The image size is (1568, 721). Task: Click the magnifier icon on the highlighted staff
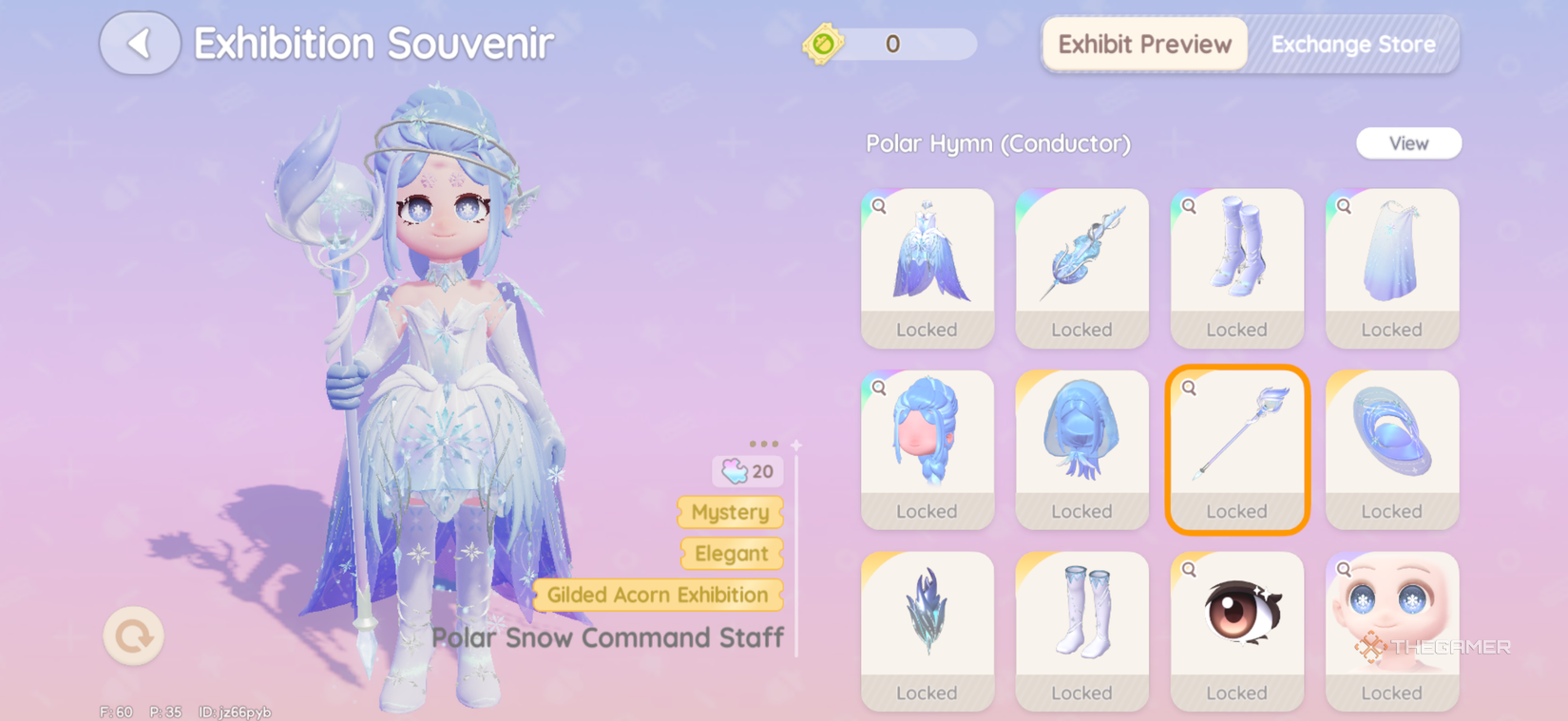tap(1191, 389)
